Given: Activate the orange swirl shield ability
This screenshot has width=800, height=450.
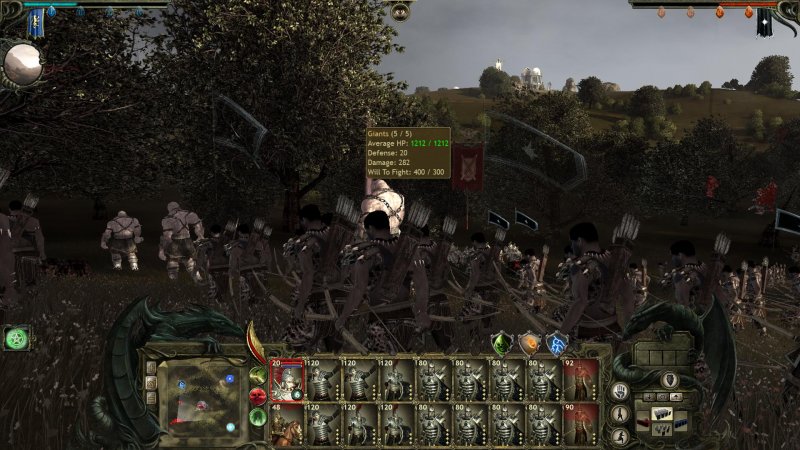Looking at the screenshot, I should click(x=529, y=343).
